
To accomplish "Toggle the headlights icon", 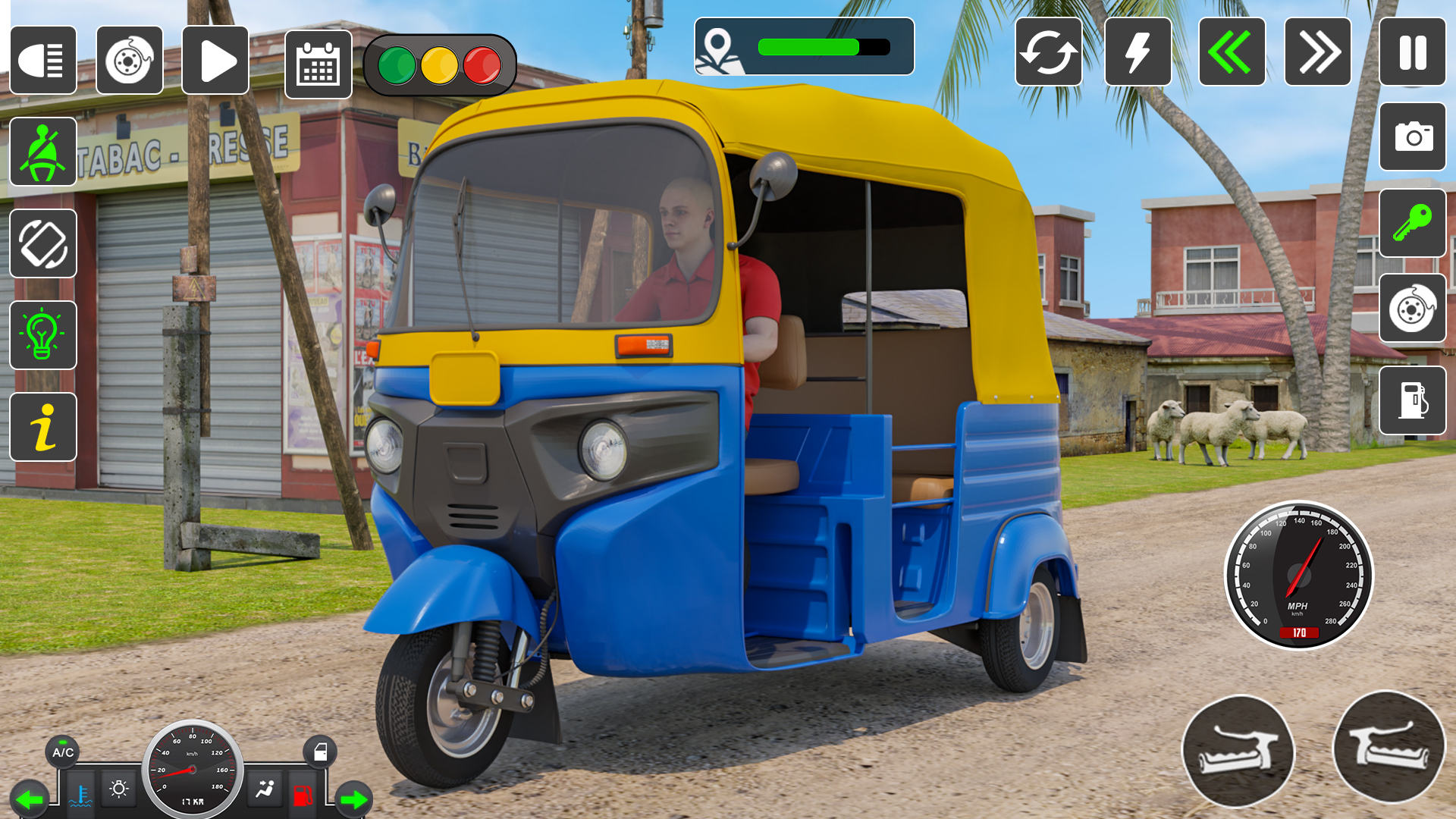I will pyautogui.click(x=43, y=61).
